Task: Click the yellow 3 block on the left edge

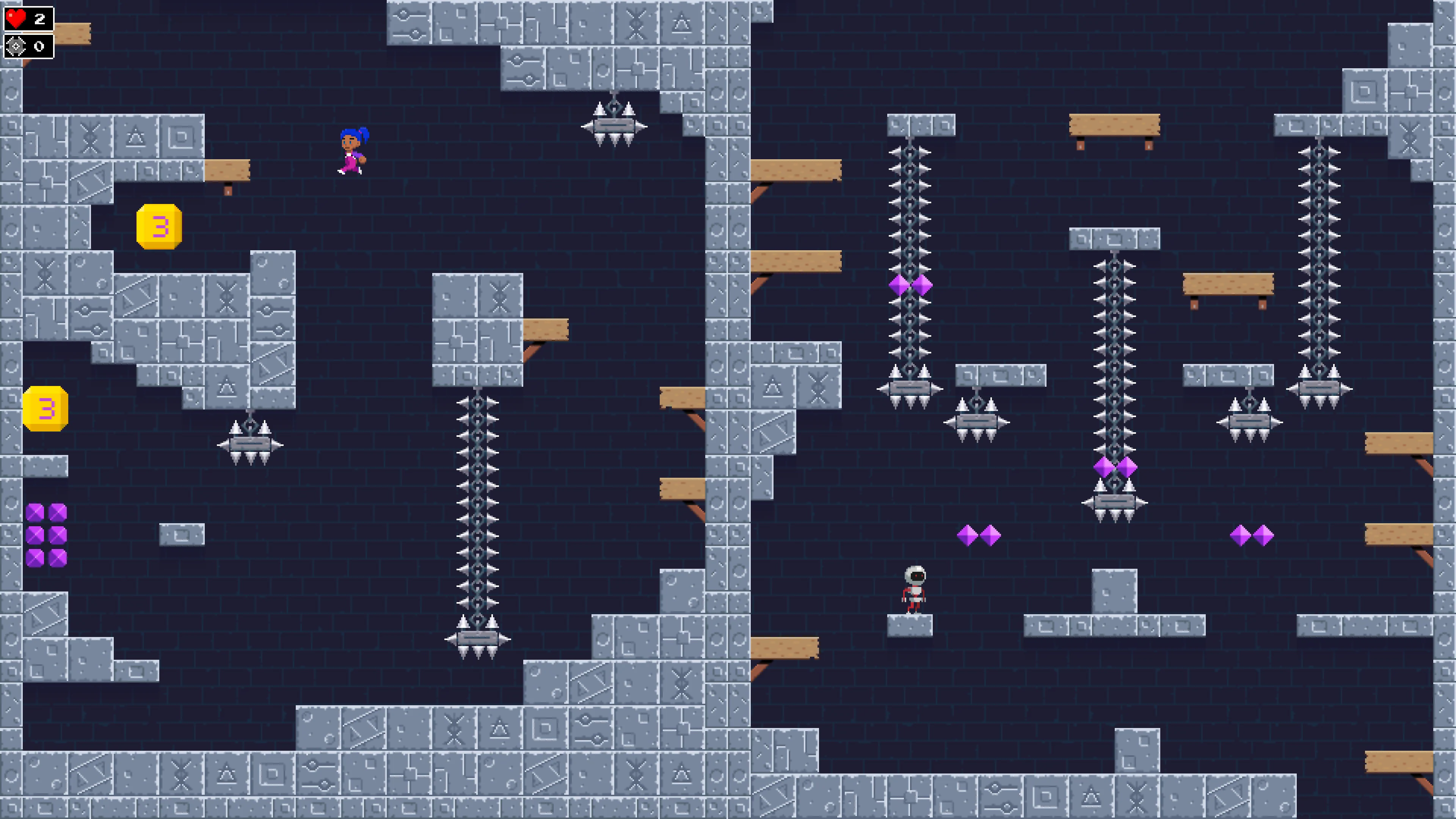Action: point(45,409)
